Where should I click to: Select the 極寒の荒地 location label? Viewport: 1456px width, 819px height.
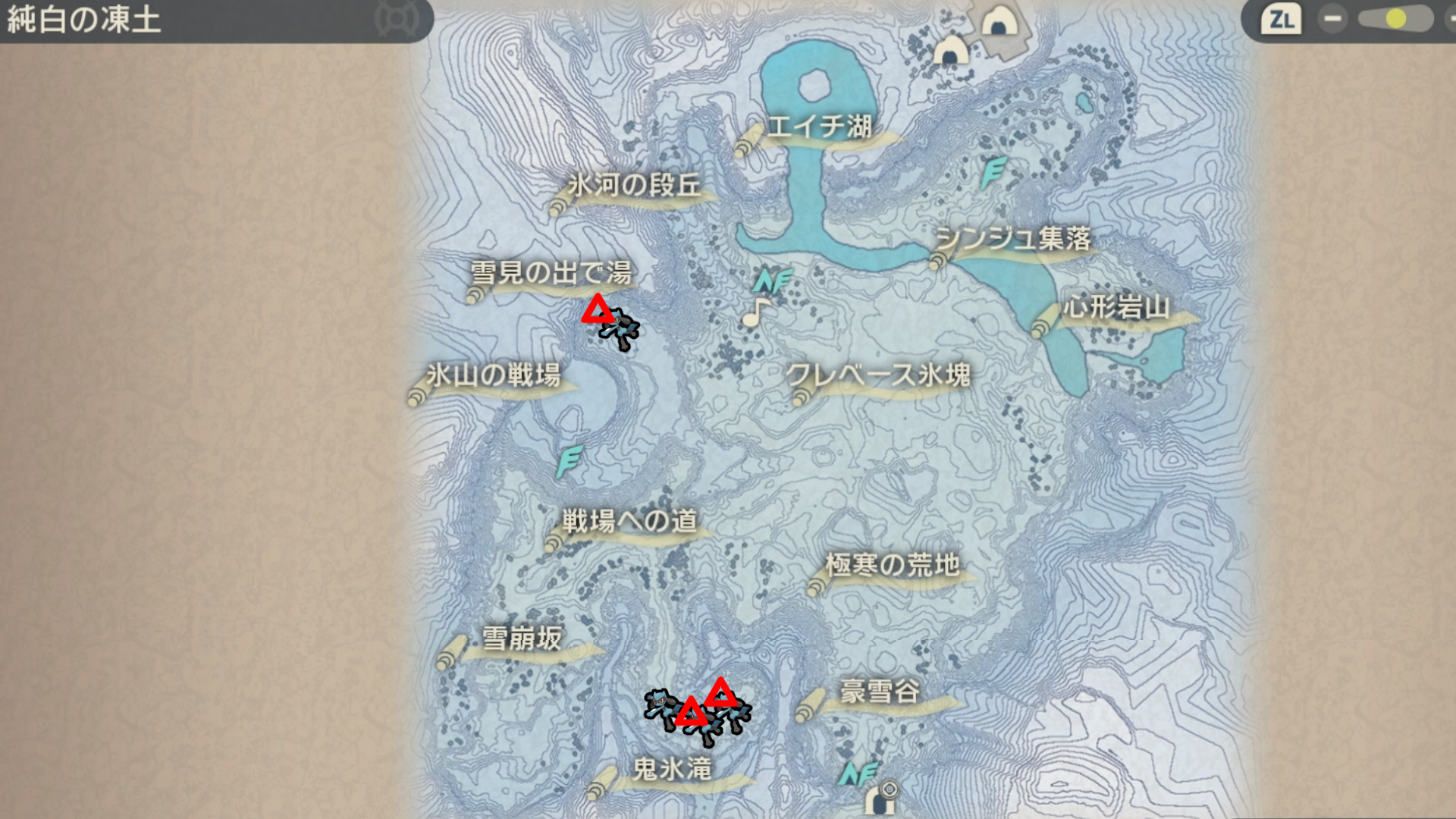pyautogui.click(x=893, y=566)
